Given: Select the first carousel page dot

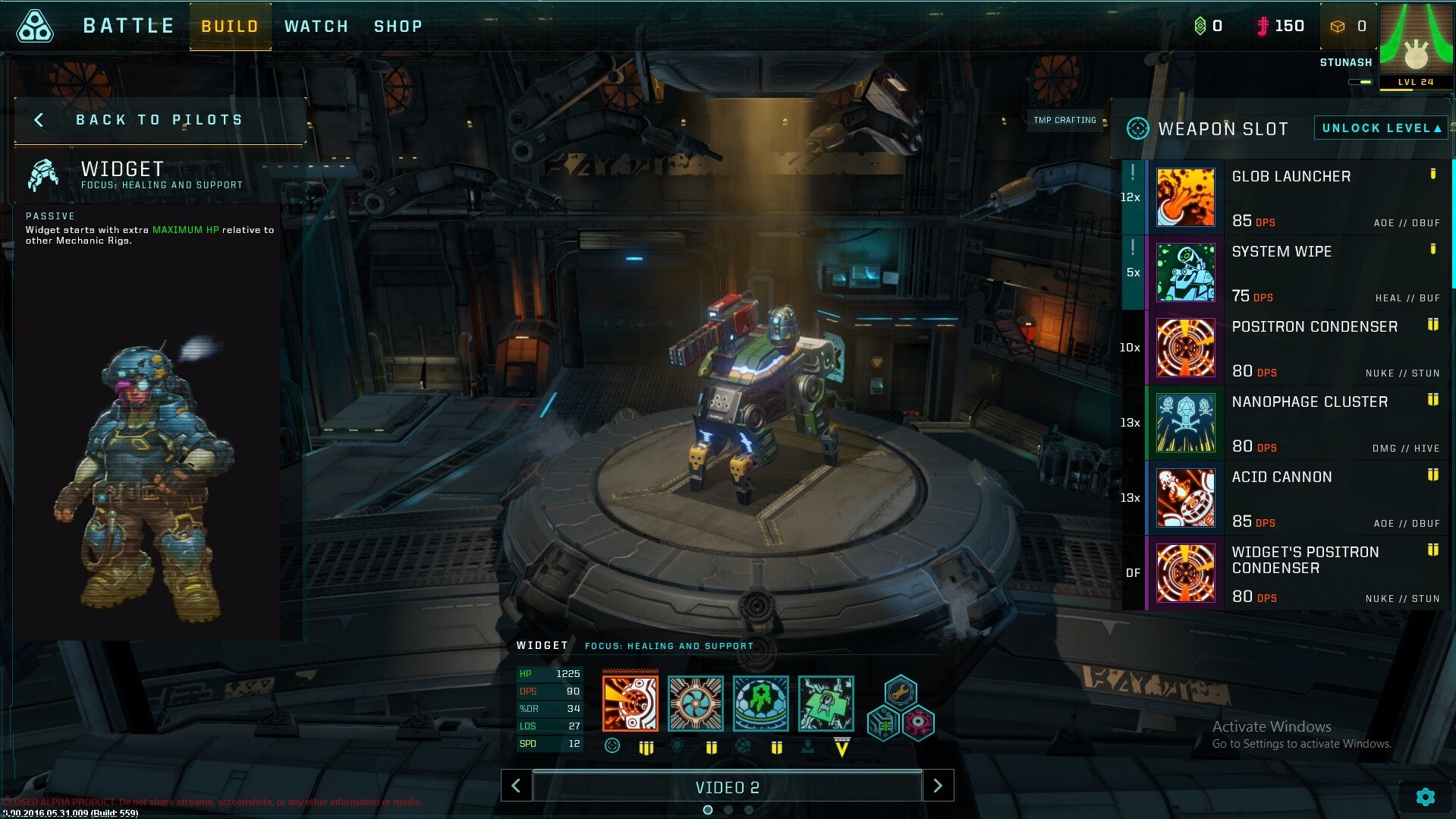Looking at the screenshot, I should pyautogui.click(x=708, y=810).
